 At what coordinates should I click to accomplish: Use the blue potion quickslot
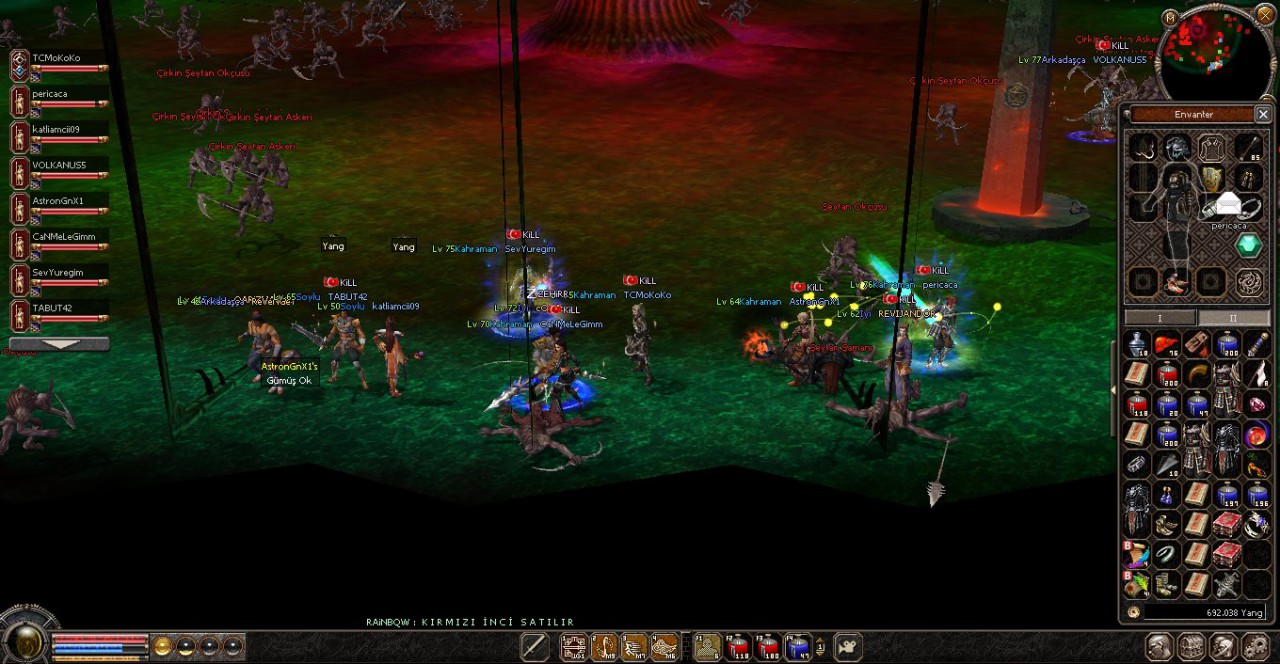[x=797, y=647]
